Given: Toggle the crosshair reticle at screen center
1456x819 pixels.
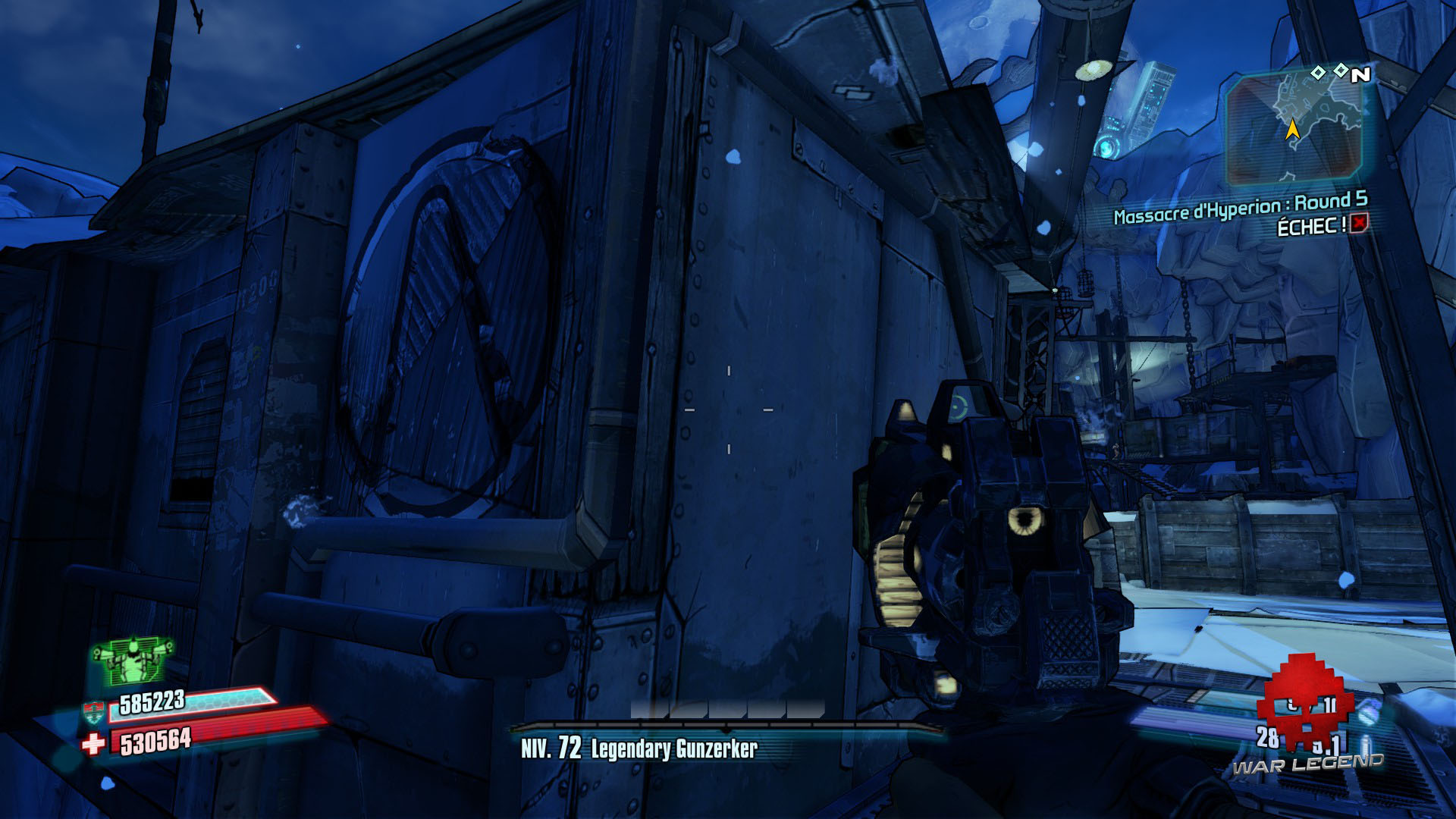Looking at the screenshot, I should point(728,409).
